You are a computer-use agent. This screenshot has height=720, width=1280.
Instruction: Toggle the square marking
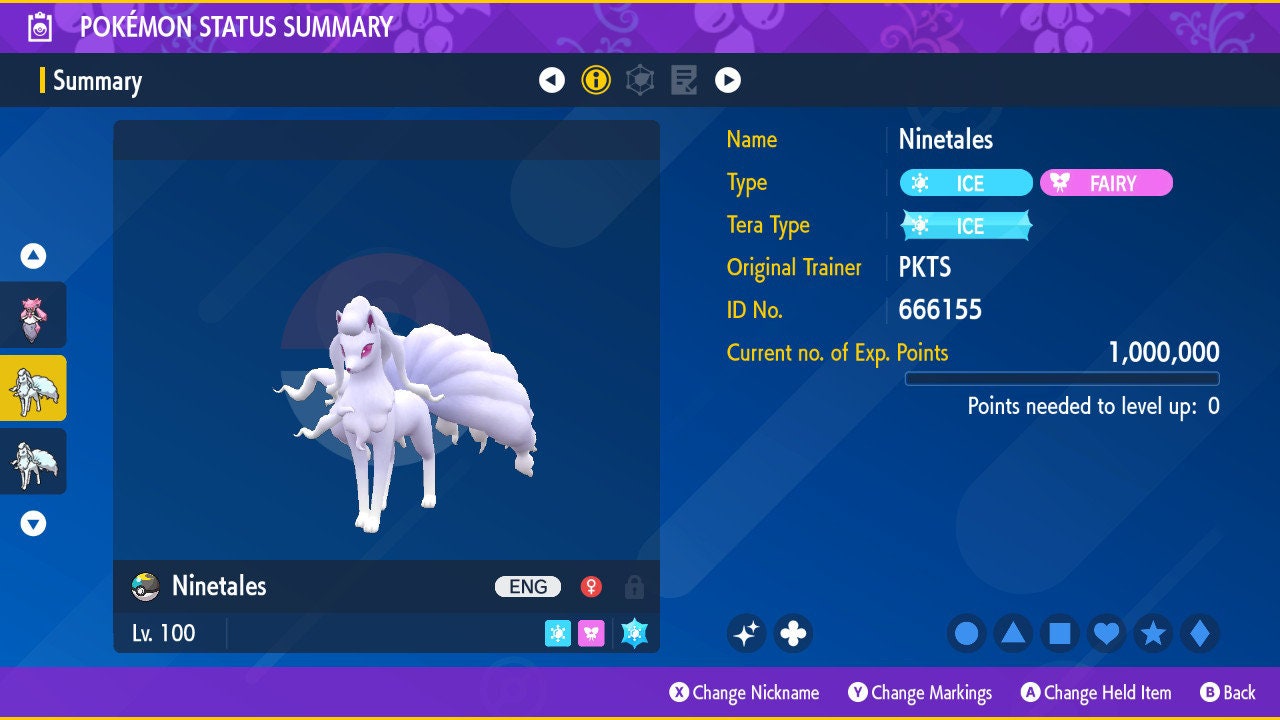(x=1060, y=633)
